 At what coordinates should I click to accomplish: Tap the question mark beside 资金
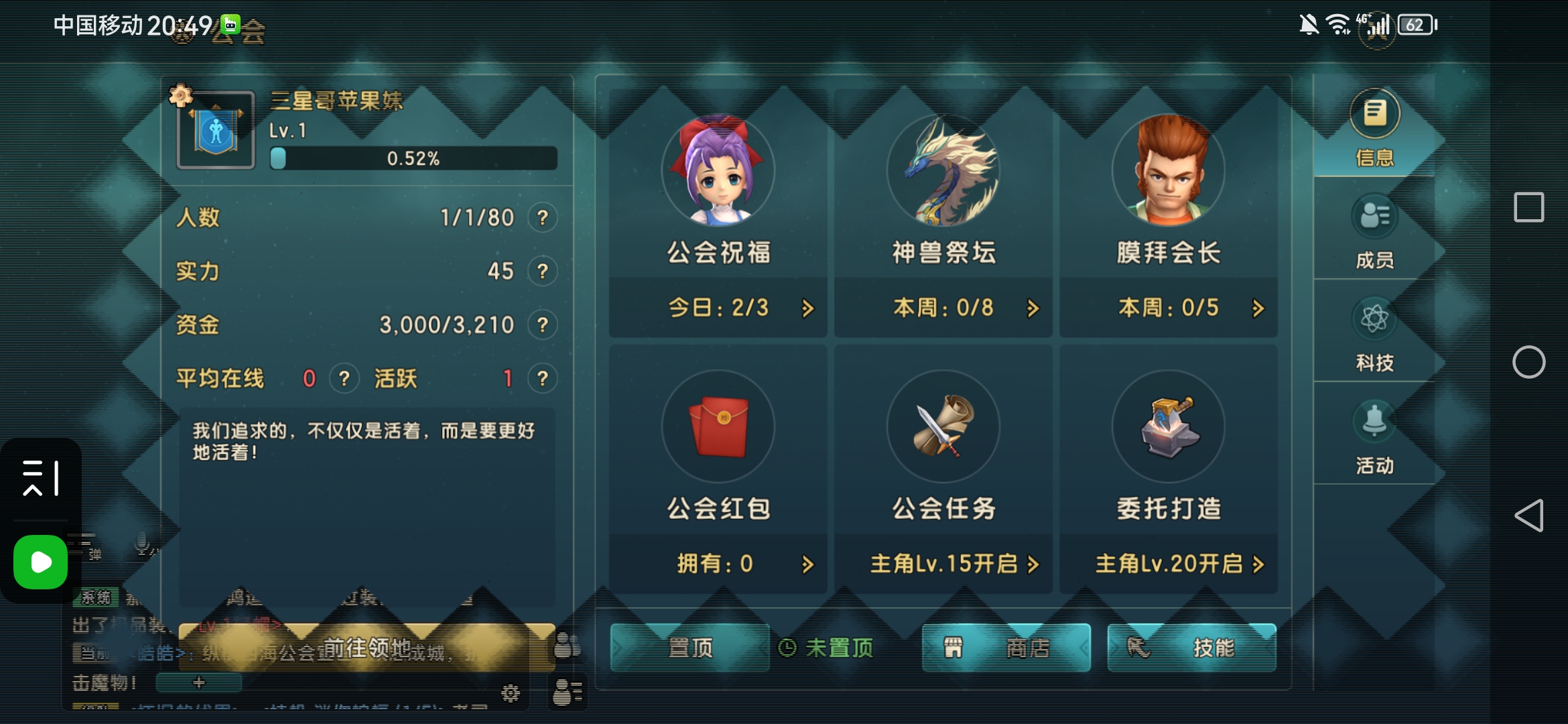[x=544, y=324]
